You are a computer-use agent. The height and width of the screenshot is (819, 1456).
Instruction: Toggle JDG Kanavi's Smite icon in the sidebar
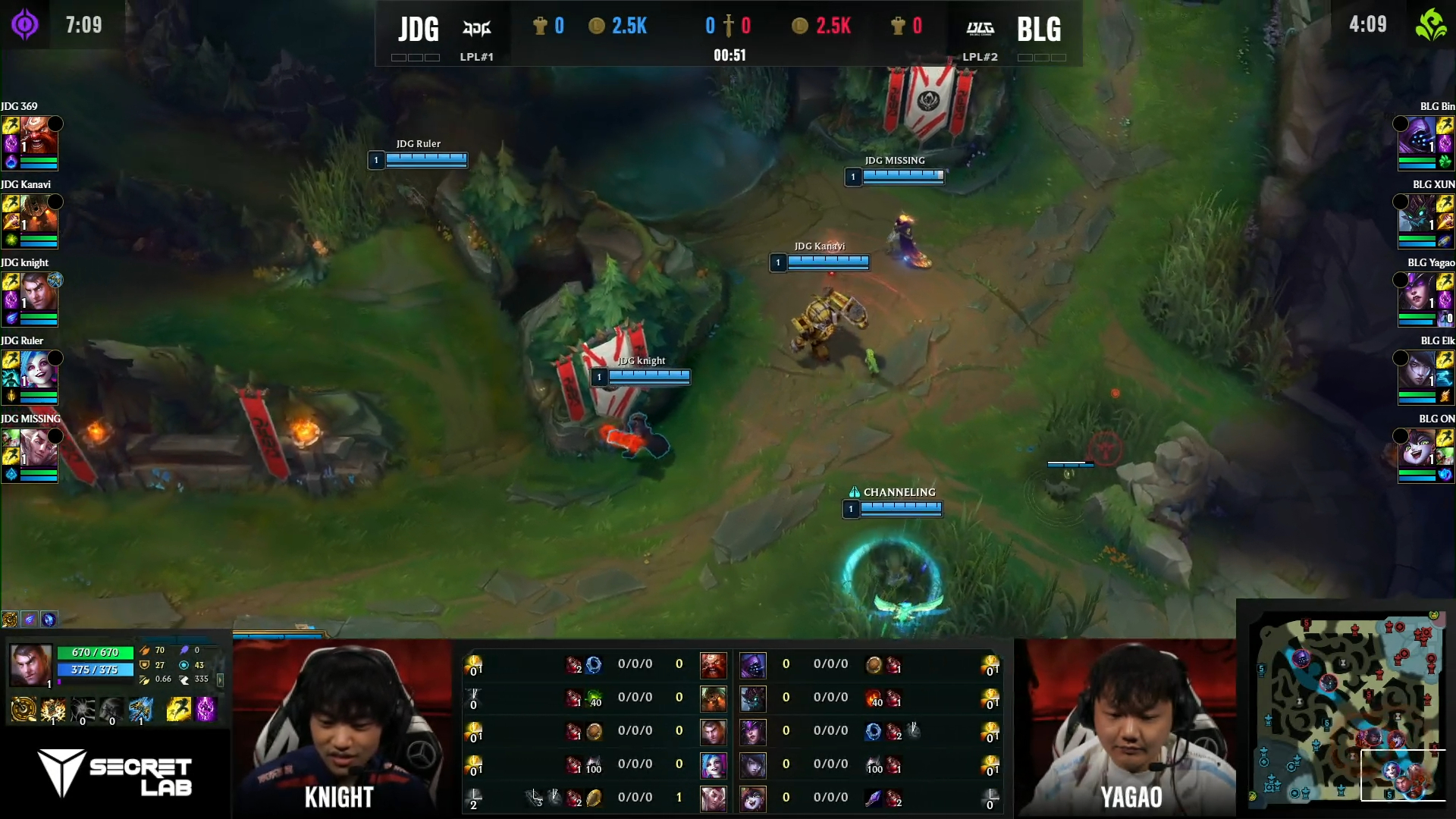coord(11,221)
